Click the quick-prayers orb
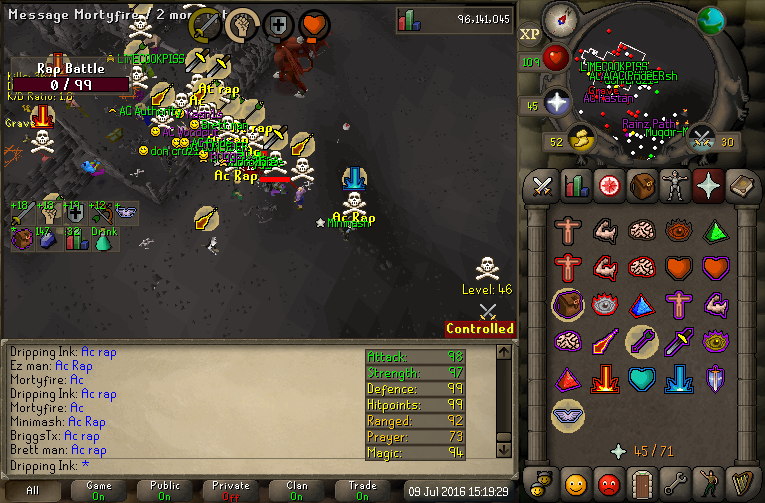Screen dimensions: 765x503 (559, 103)
